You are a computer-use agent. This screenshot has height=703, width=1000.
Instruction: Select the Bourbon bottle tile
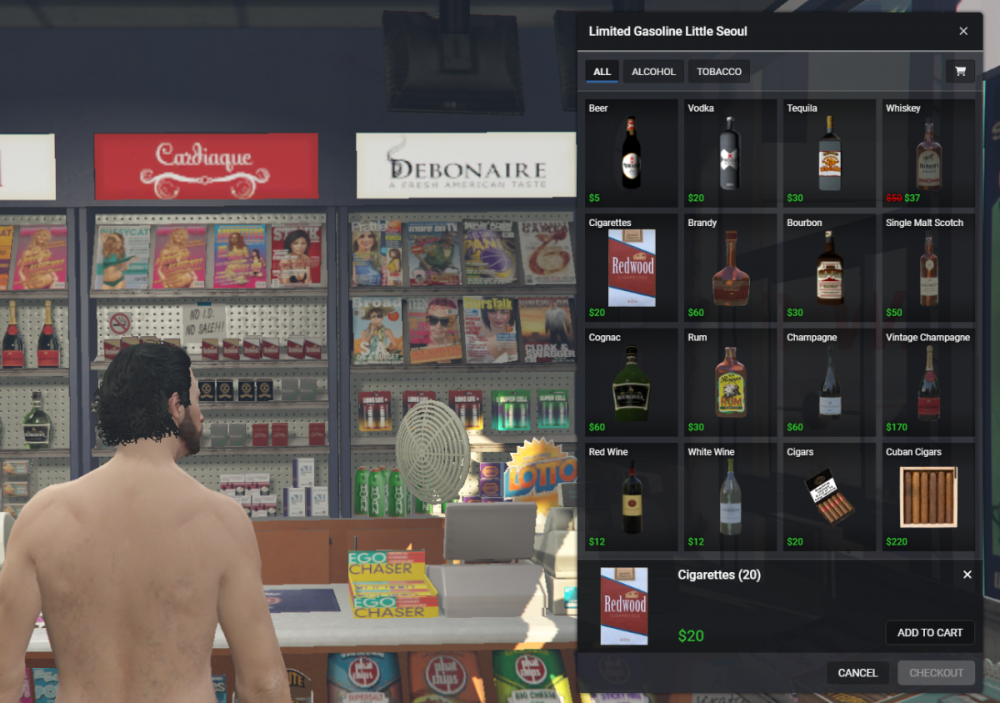click(x=829, y=267)
